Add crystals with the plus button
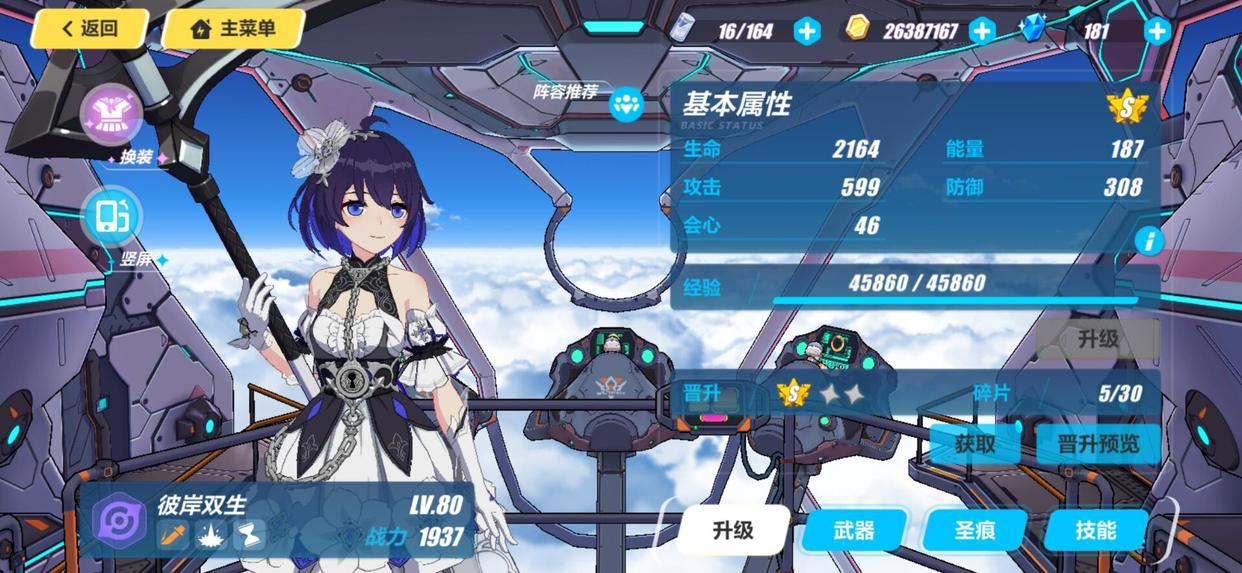Image resolution: width=1242 pixels, height=573 pixels. click(1157, 31)
